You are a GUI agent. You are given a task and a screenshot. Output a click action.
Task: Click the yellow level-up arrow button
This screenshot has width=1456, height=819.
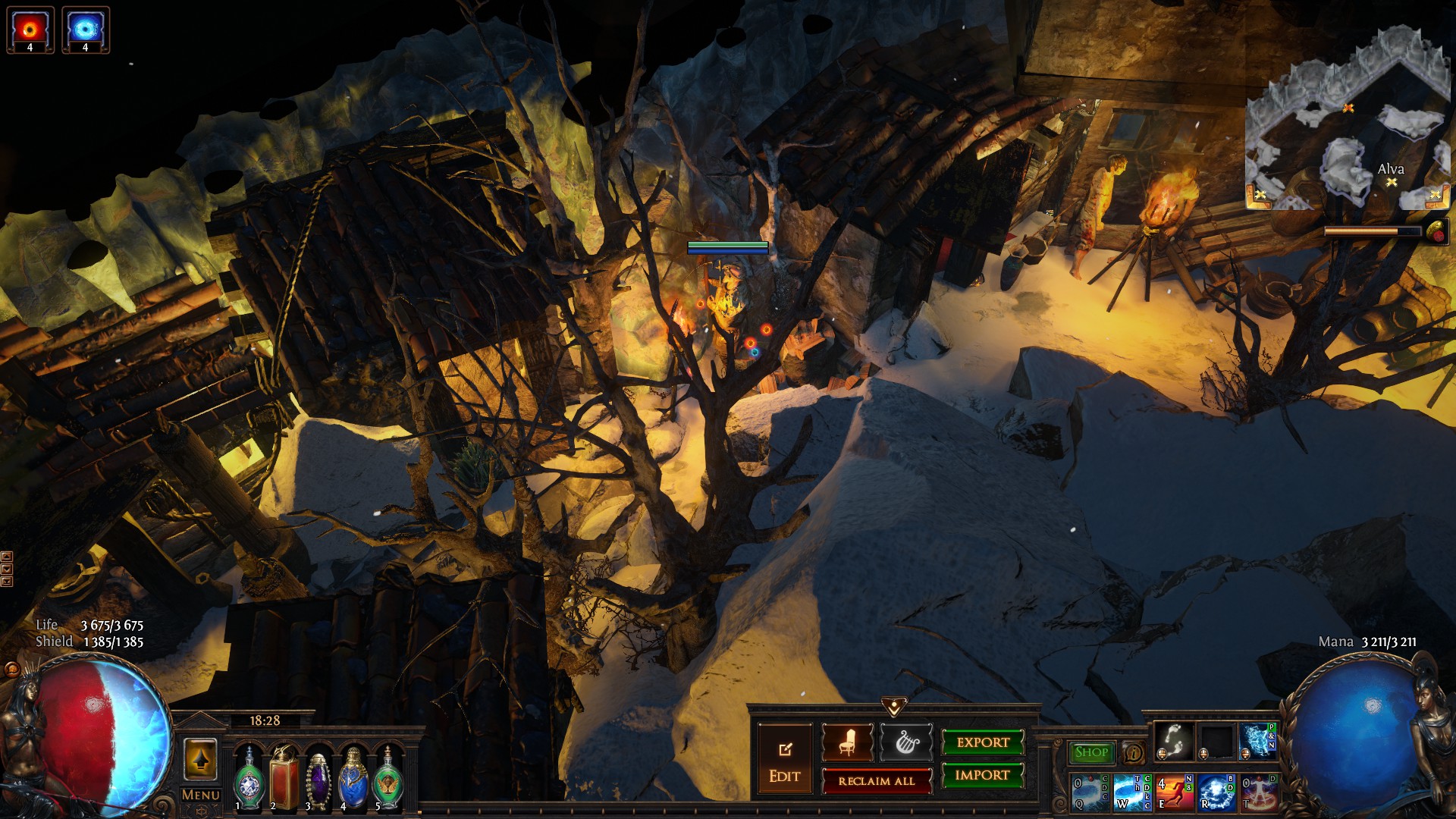(x=200, y=759)
